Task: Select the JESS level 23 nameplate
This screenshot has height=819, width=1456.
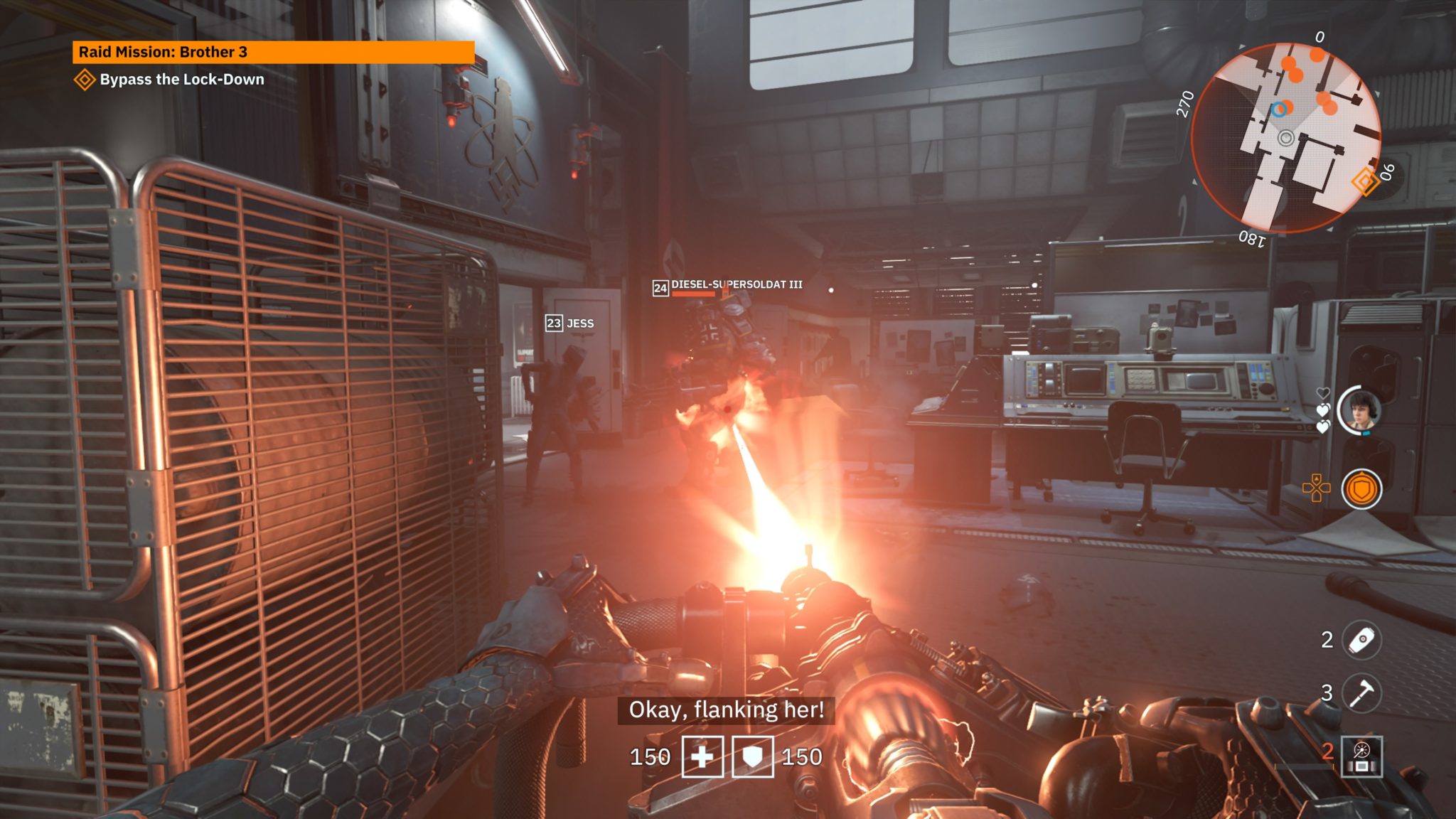Action: point(570,323)
